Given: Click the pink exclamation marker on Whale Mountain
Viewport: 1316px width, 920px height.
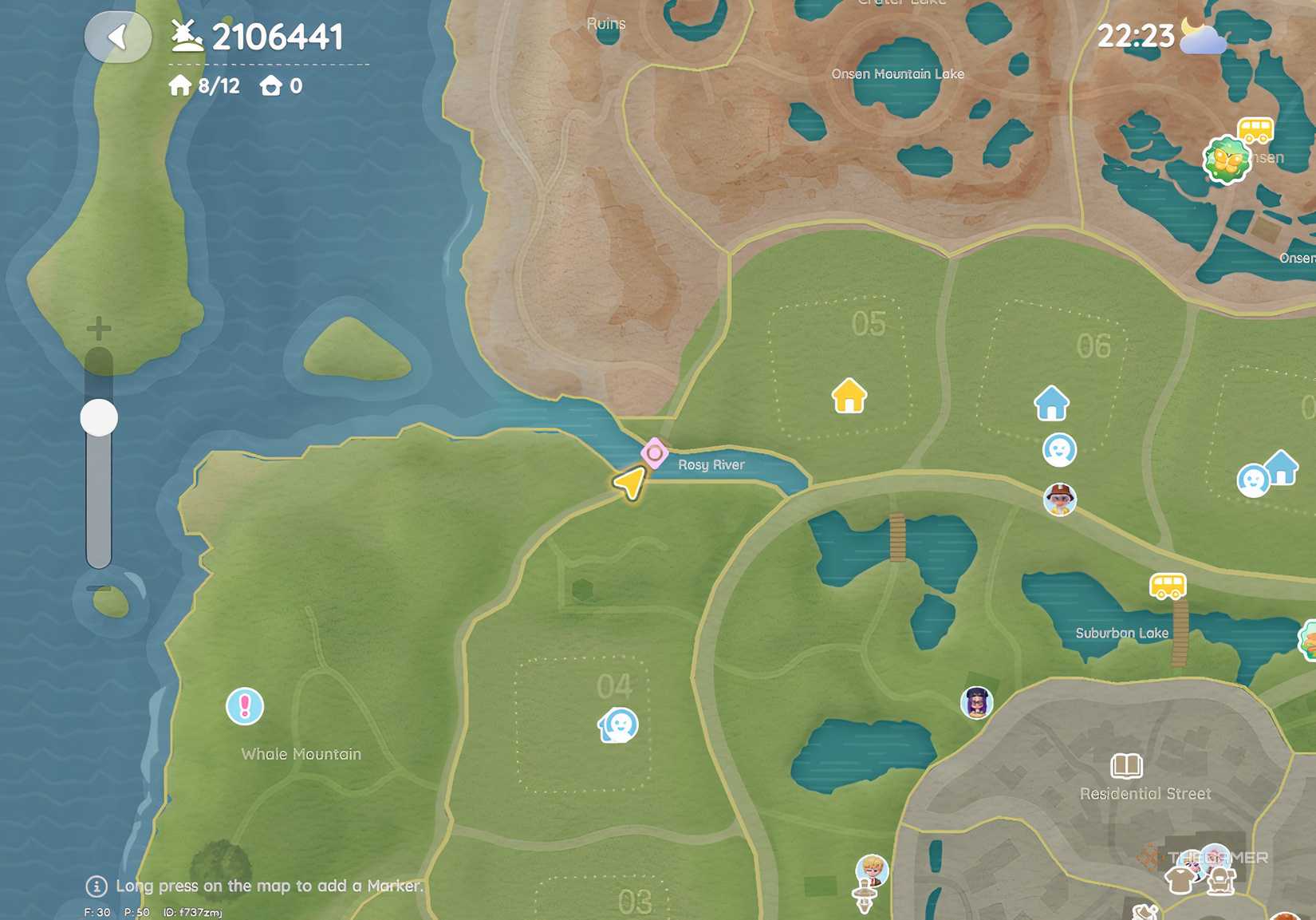Looking at the screenshot, I should (243, 707).
